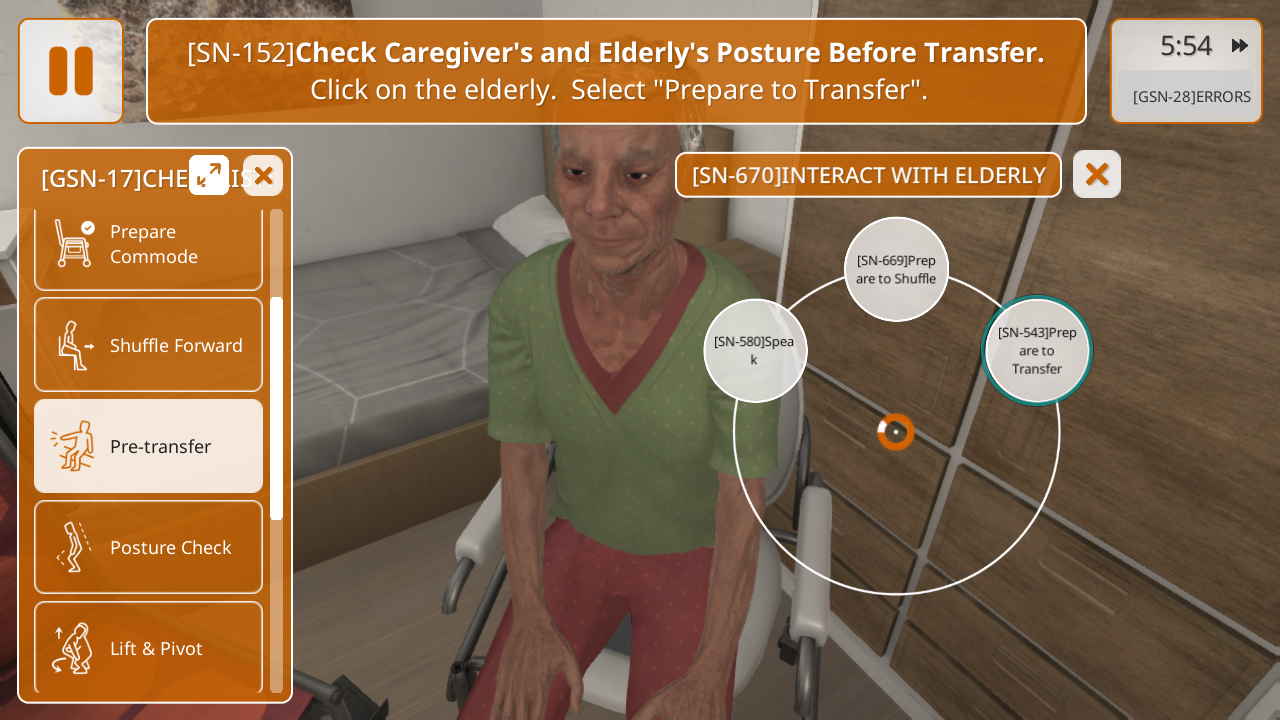Fast-forward the timer

click(x=1240, y=46)
